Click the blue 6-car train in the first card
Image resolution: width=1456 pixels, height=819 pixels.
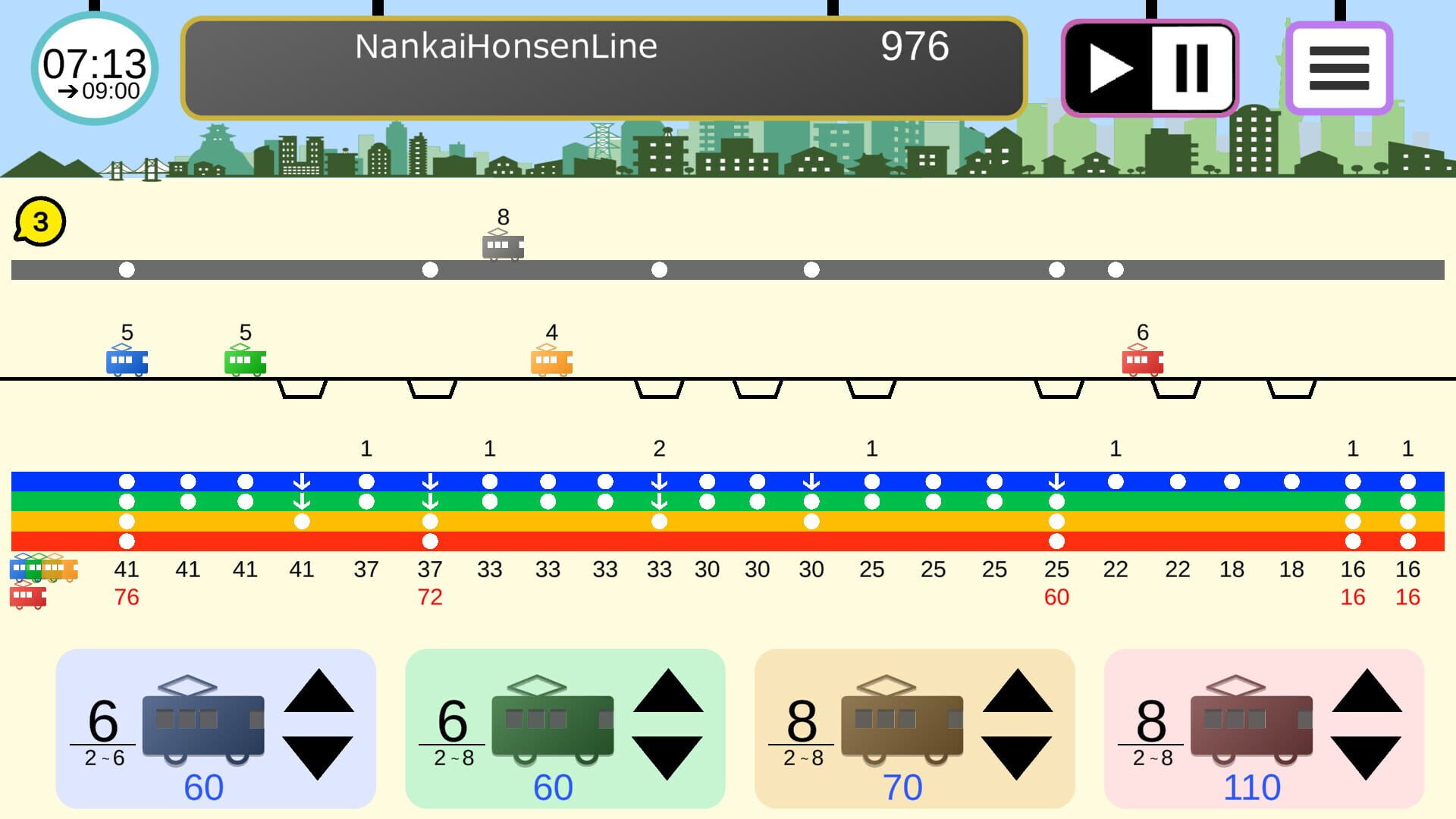click(203, 724)
